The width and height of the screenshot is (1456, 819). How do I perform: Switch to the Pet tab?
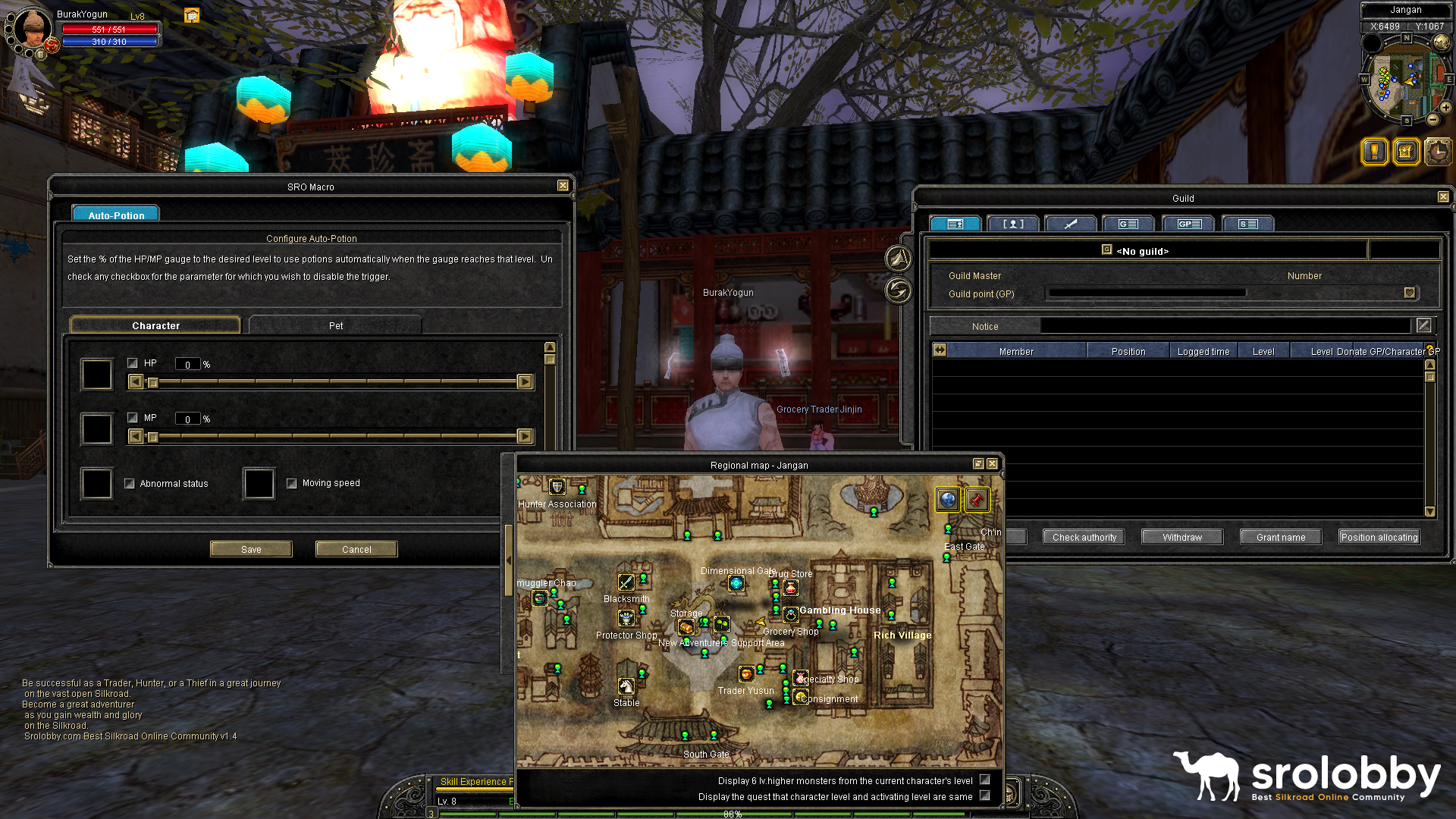(335, 325)
